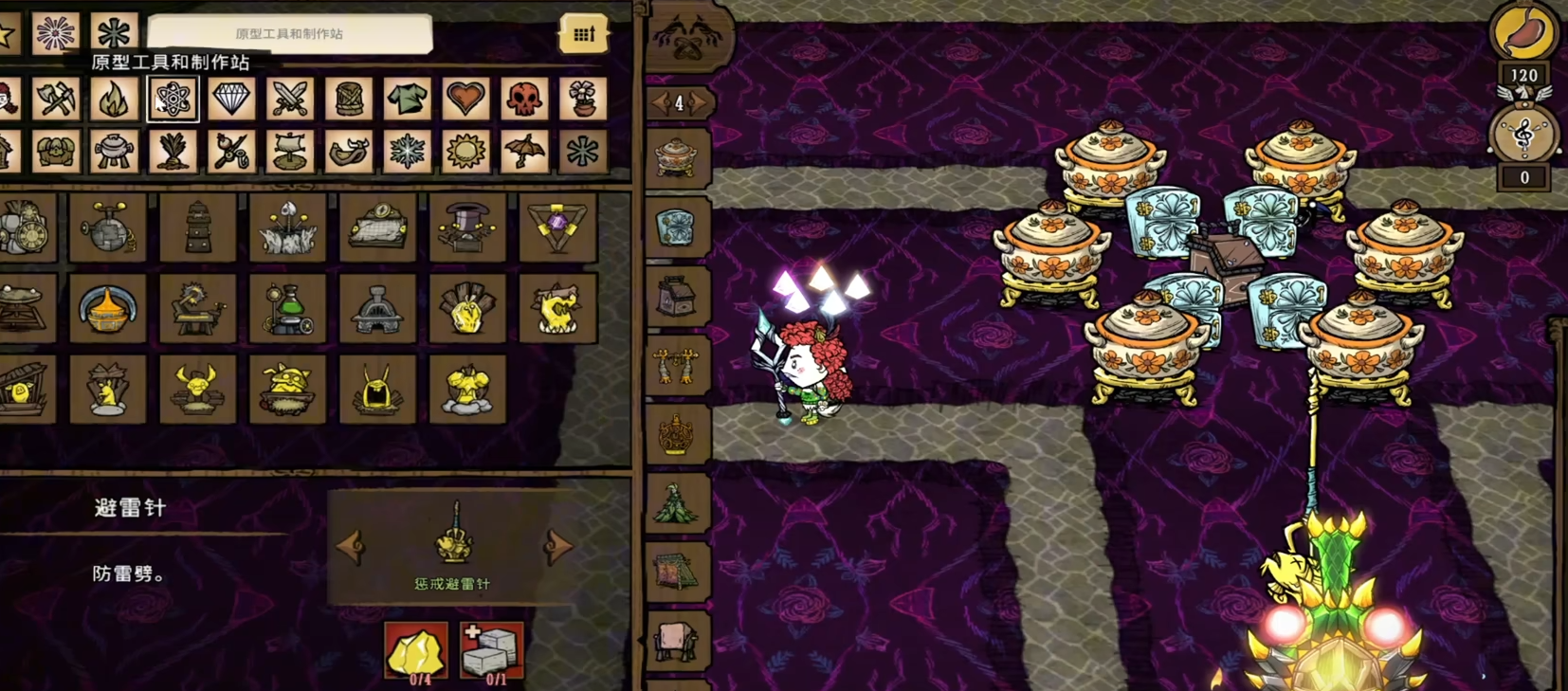Choose the Prestihatitator top hat recipe

(x=467, y=228)
